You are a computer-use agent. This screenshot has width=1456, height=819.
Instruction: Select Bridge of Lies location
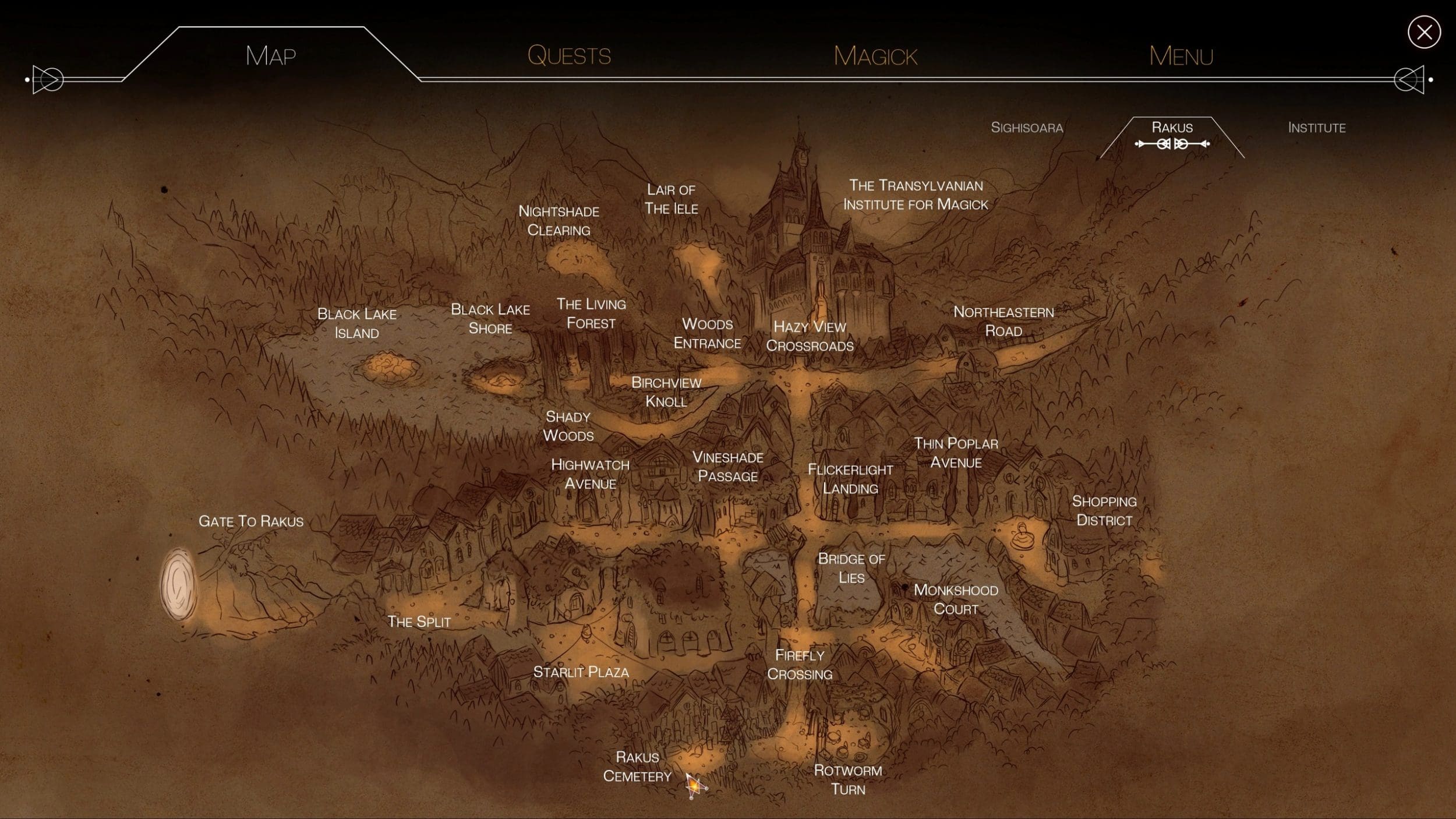851,568
